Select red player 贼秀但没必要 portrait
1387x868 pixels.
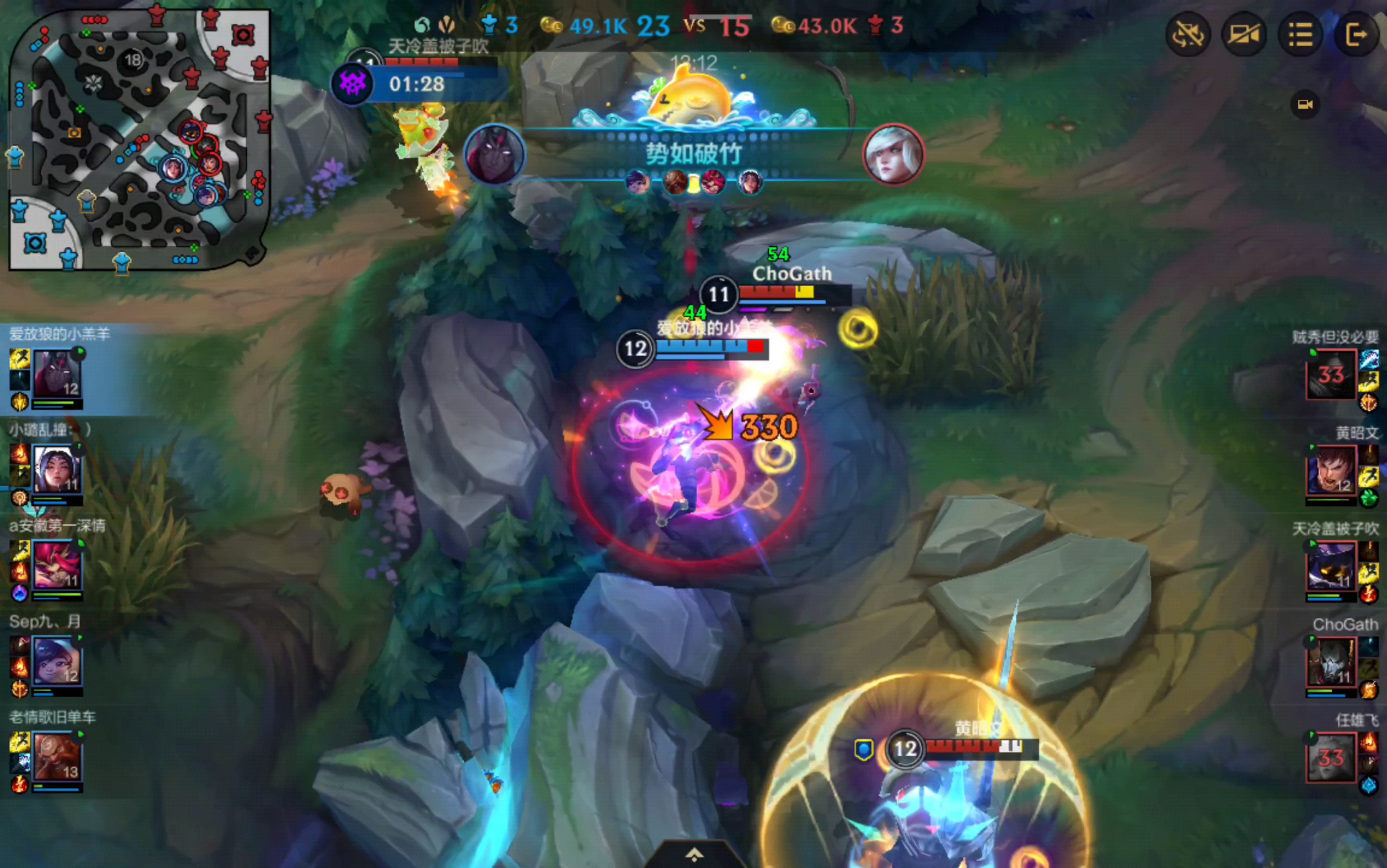click(1331, 374)
